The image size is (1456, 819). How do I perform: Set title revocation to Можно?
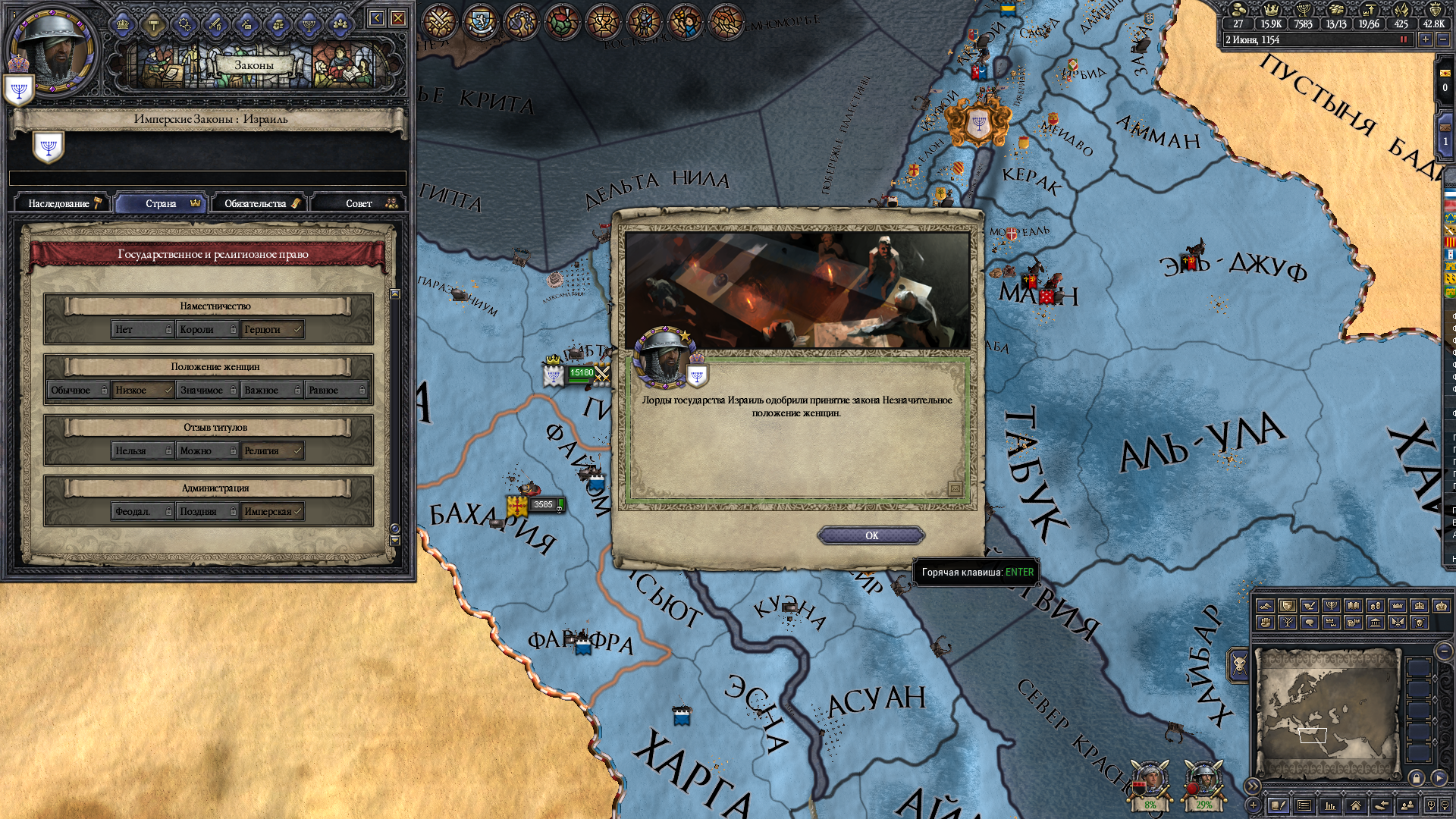point(206,450)
